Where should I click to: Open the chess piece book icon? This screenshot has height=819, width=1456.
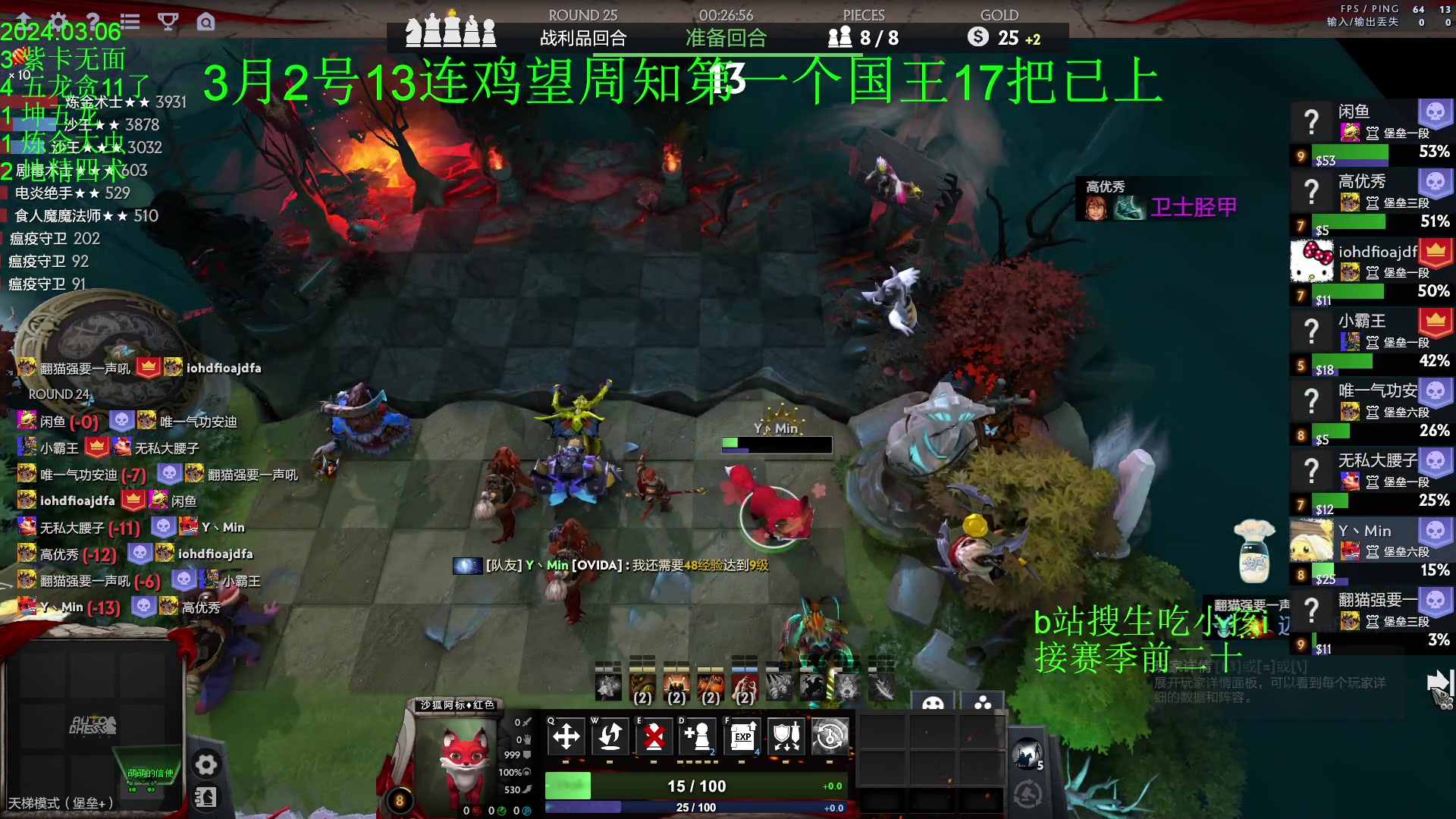pos(206,797)
